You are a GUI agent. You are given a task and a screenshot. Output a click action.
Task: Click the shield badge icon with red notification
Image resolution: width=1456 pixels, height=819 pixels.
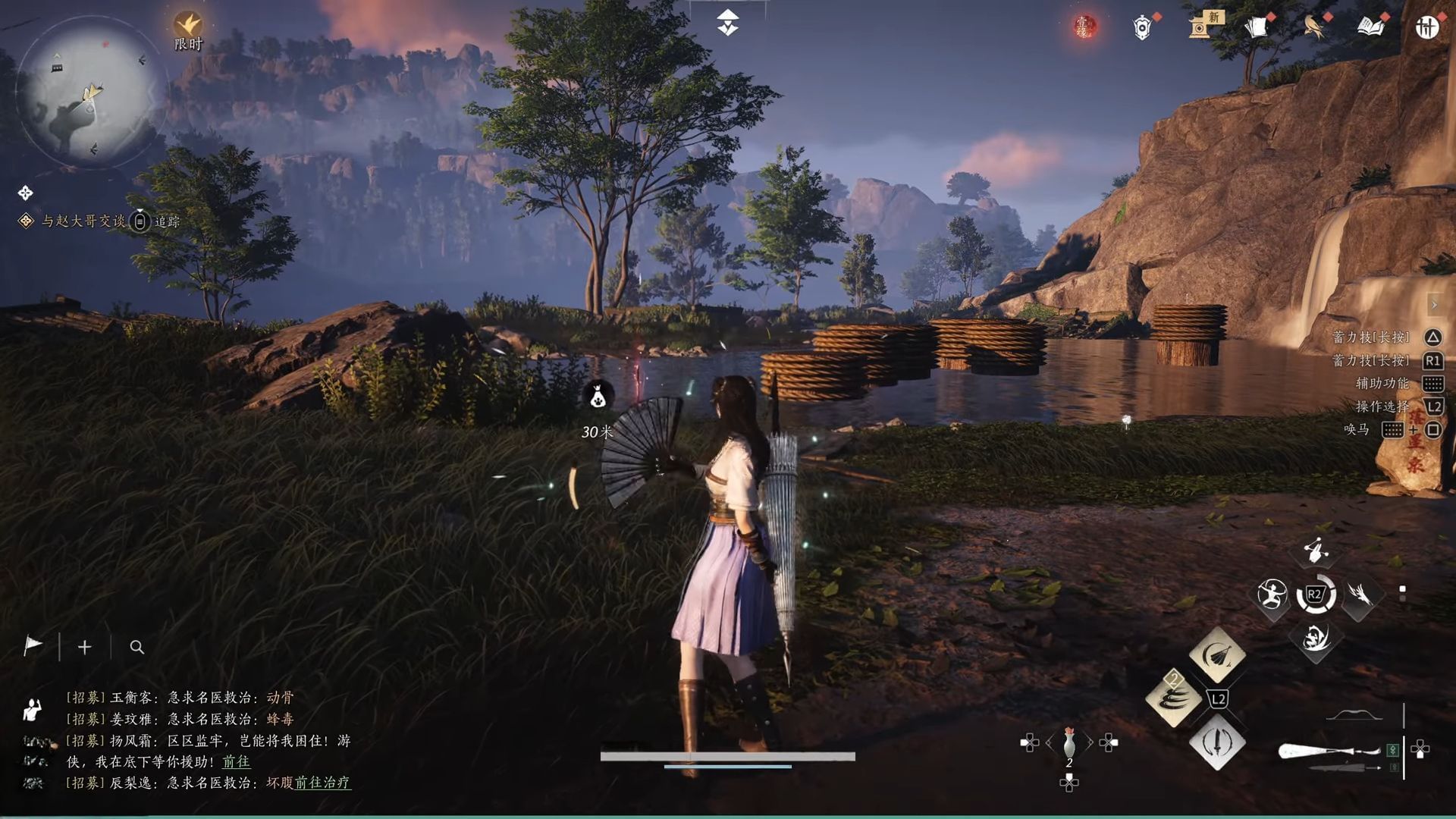pyautogui.click(x=1142, y=29)
